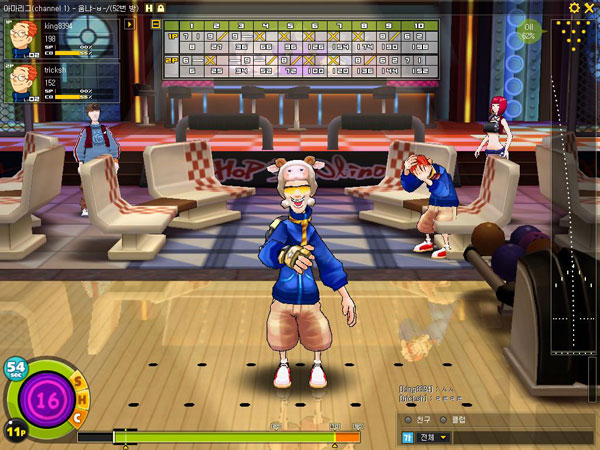600x450 pixels.
Task: Choose the C button on the dial
Action: click(77, 417)
